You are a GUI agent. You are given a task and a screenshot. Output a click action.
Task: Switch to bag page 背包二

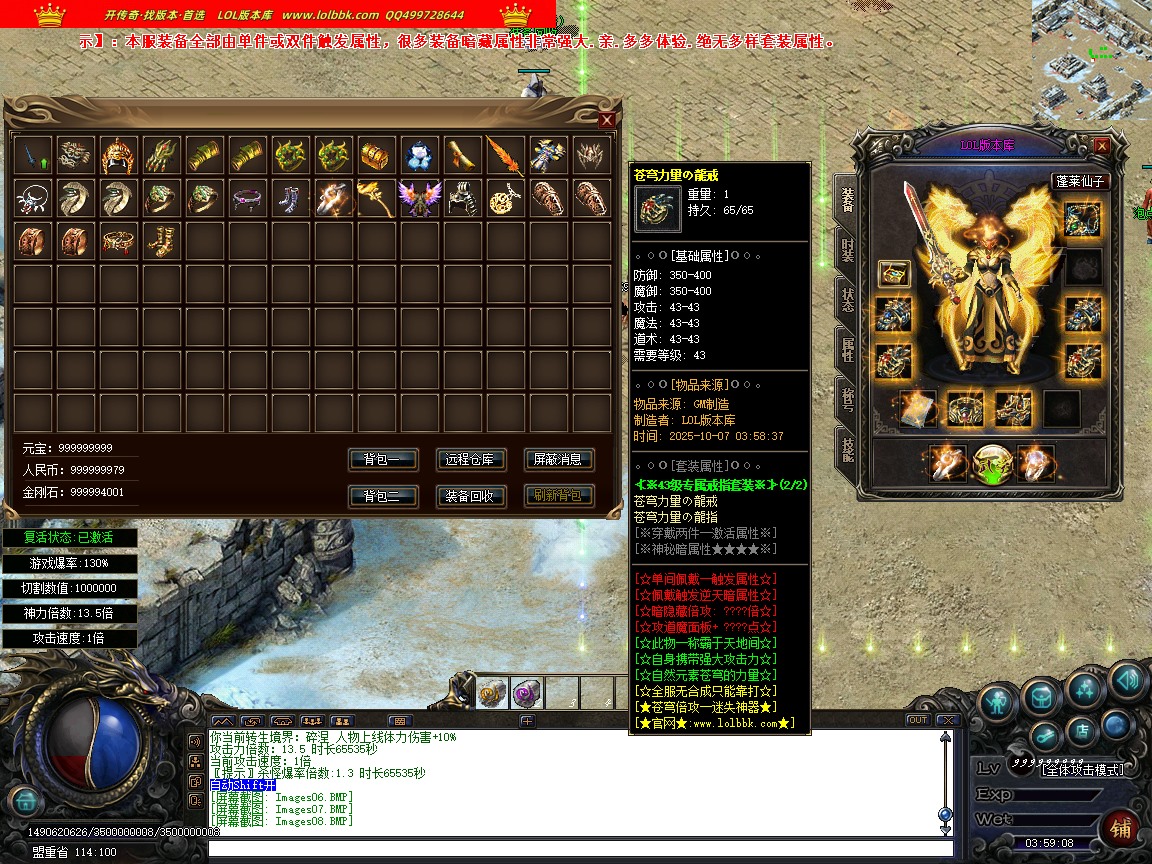382,496
